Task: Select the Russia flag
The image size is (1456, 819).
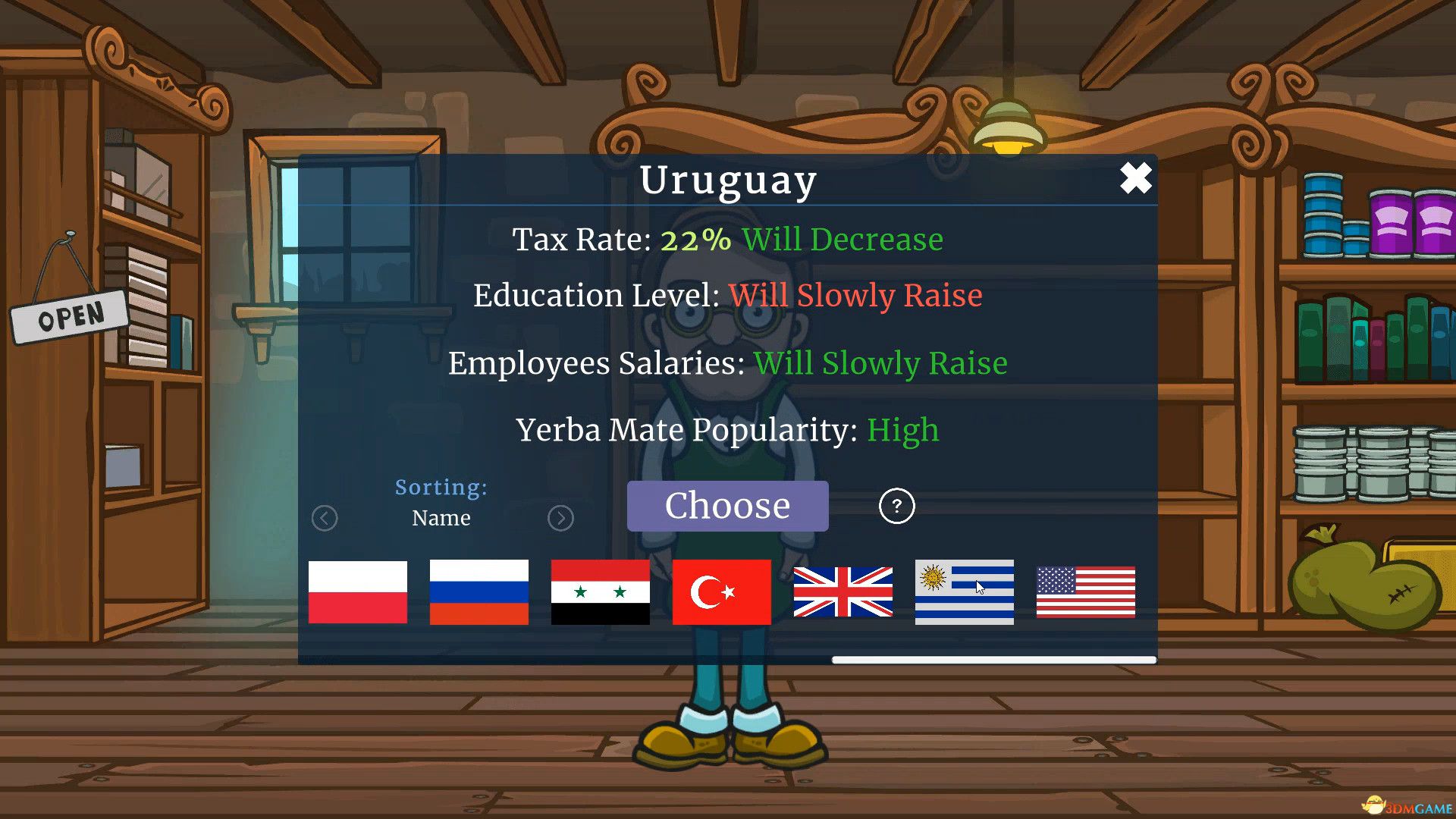Action: (x=479, y=591)
